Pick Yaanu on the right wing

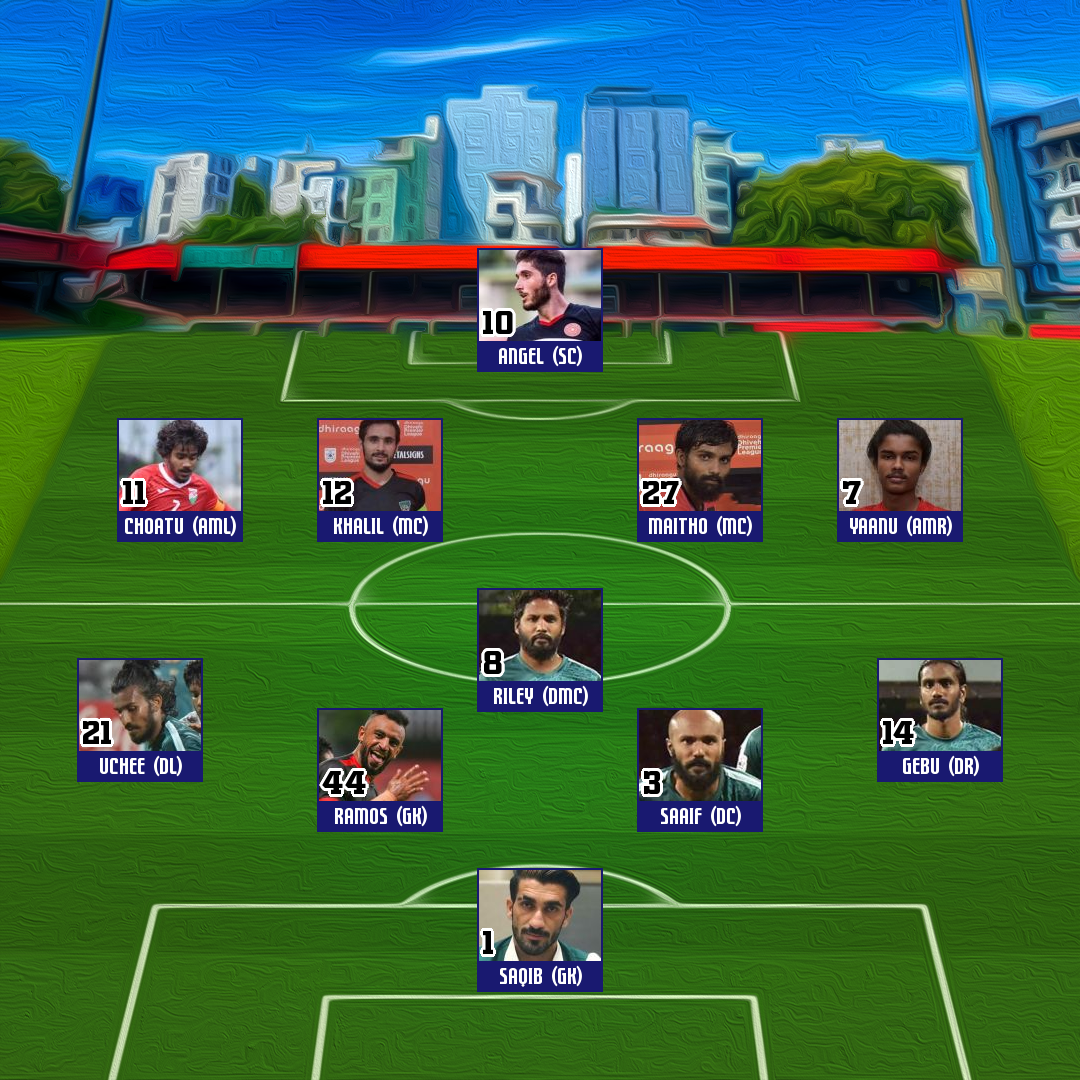tap(900, 480)
